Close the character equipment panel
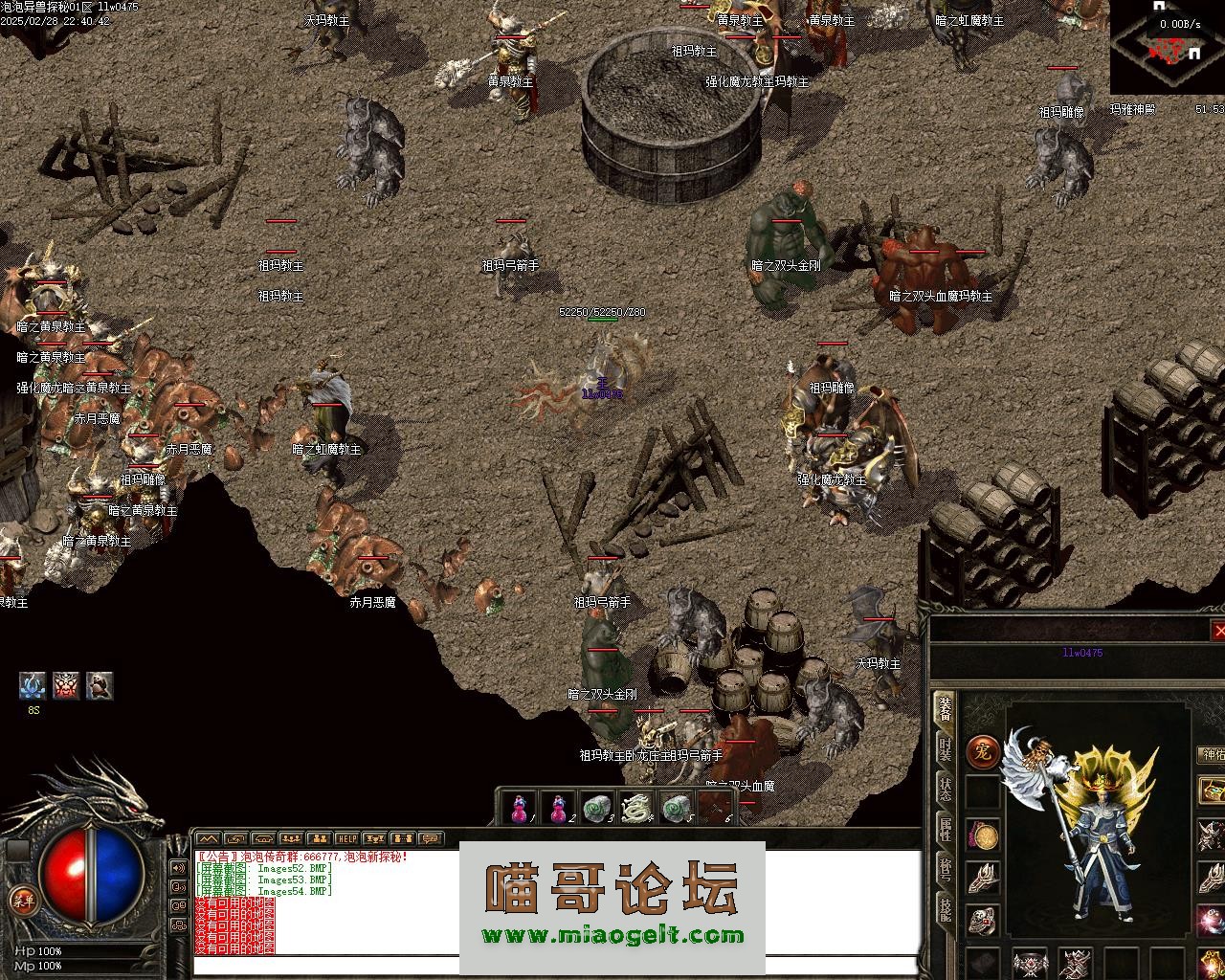The height and width of the screenshot is (980, 1225). (1218, 631)
